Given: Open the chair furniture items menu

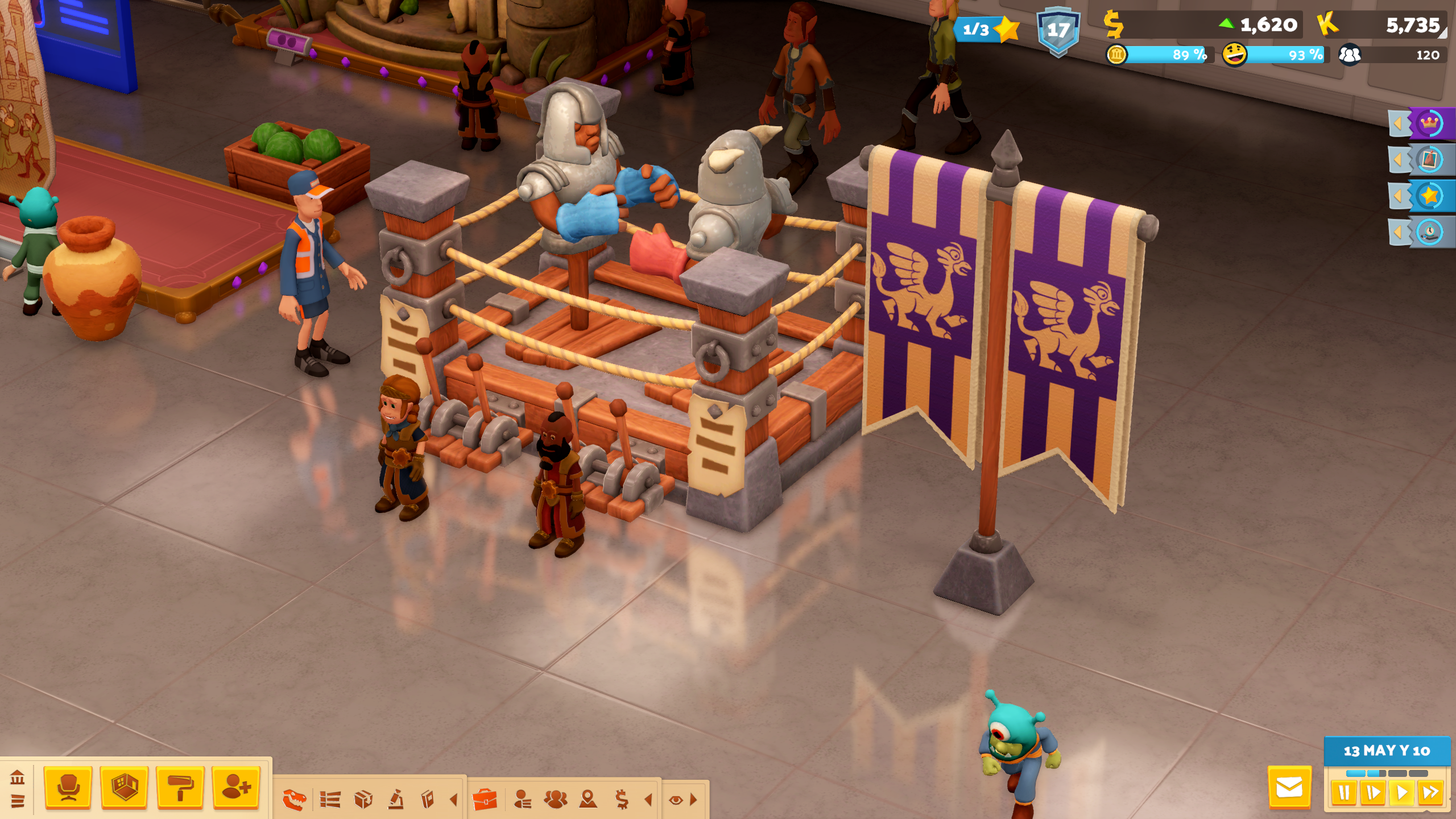Looking at the screenshot, I should (x=68, y=787).
